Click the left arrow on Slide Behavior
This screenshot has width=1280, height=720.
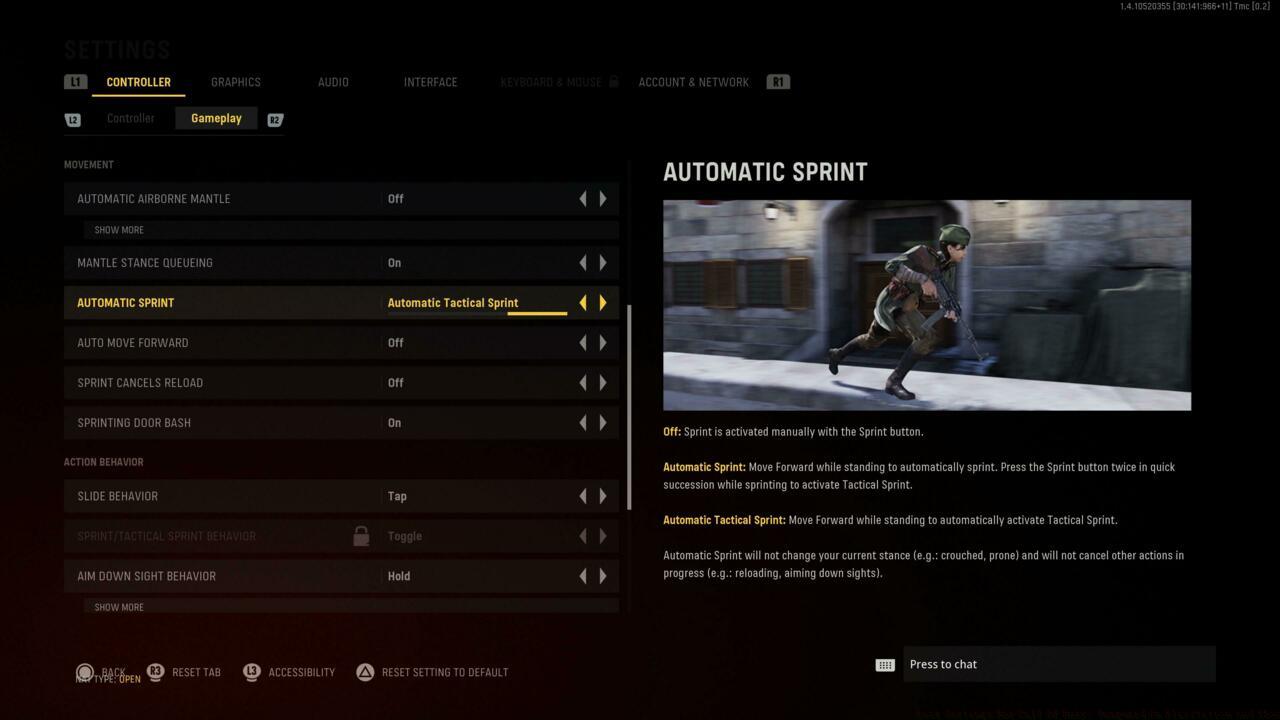tap(583, 495)
